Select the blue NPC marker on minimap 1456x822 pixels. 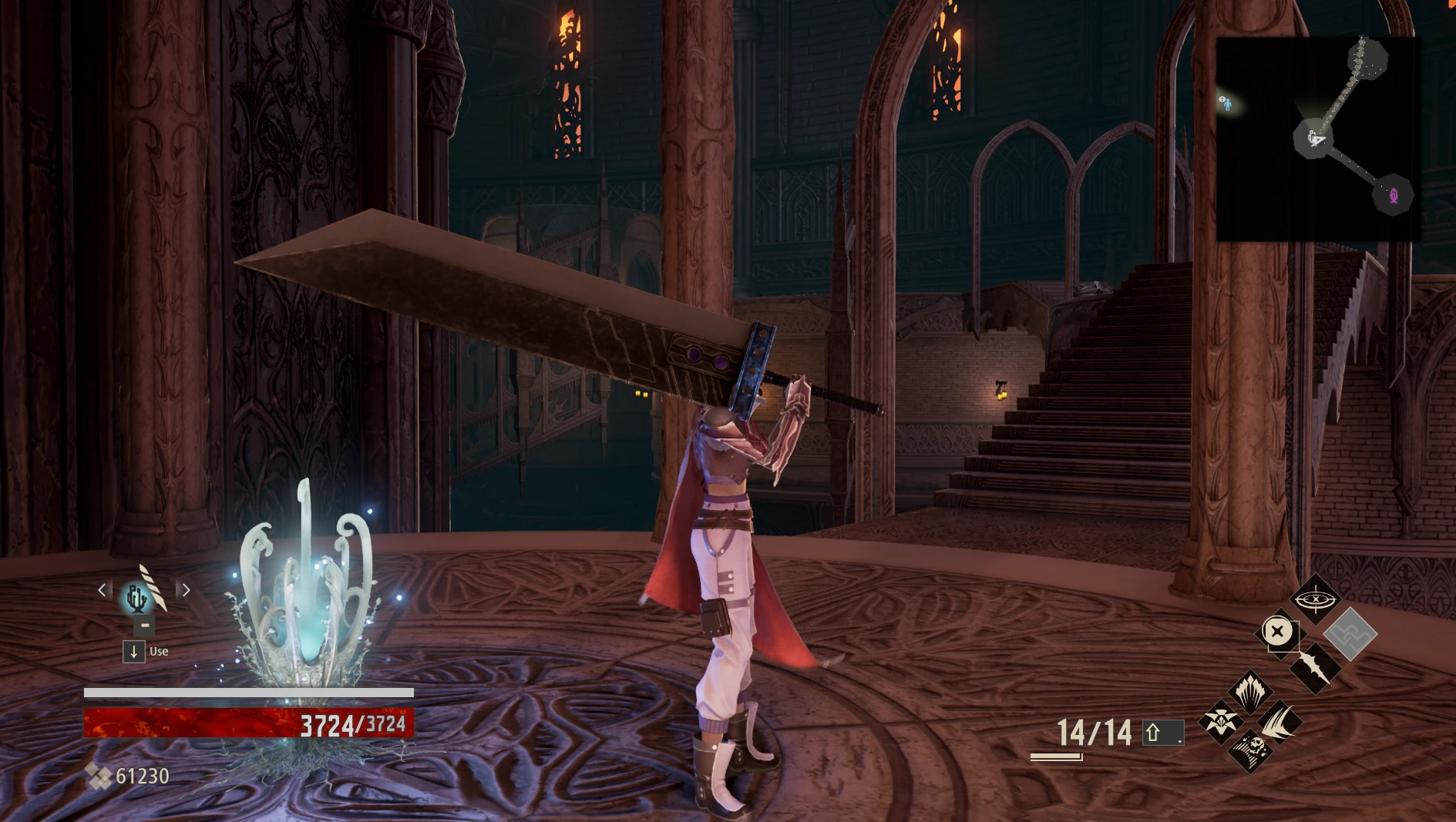pyautogui.click(x=1226, y=102)
